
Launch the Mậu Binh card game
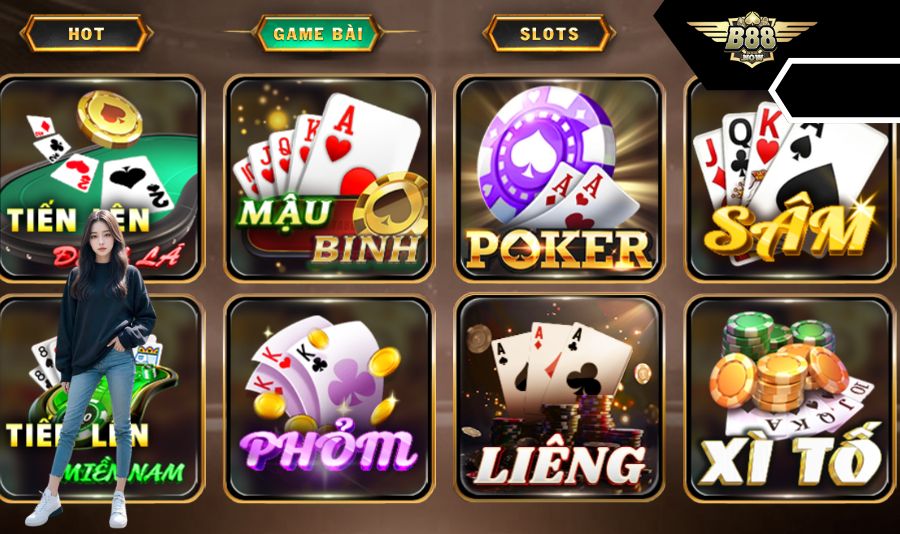point(329,178)
